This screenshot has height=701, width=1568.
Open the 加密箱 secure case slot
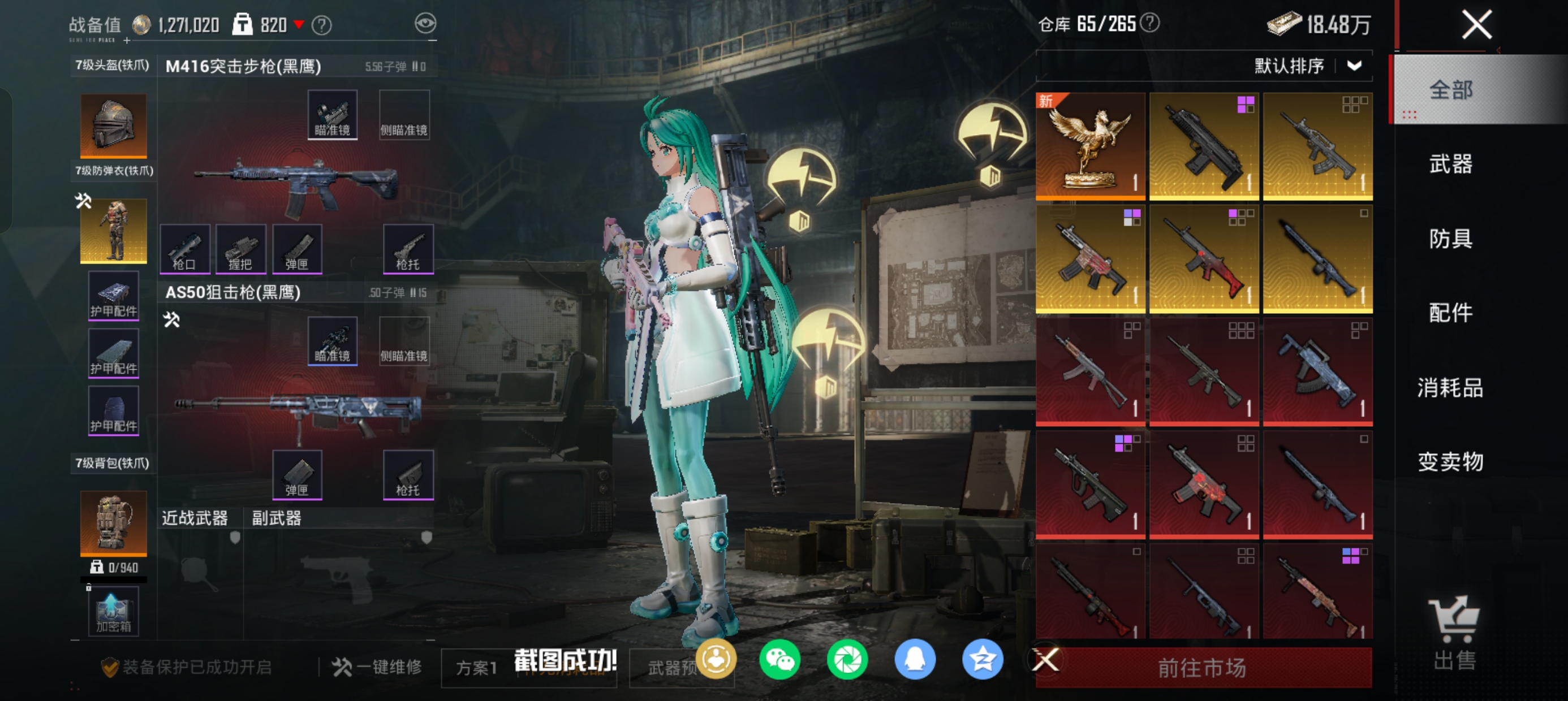113,612
